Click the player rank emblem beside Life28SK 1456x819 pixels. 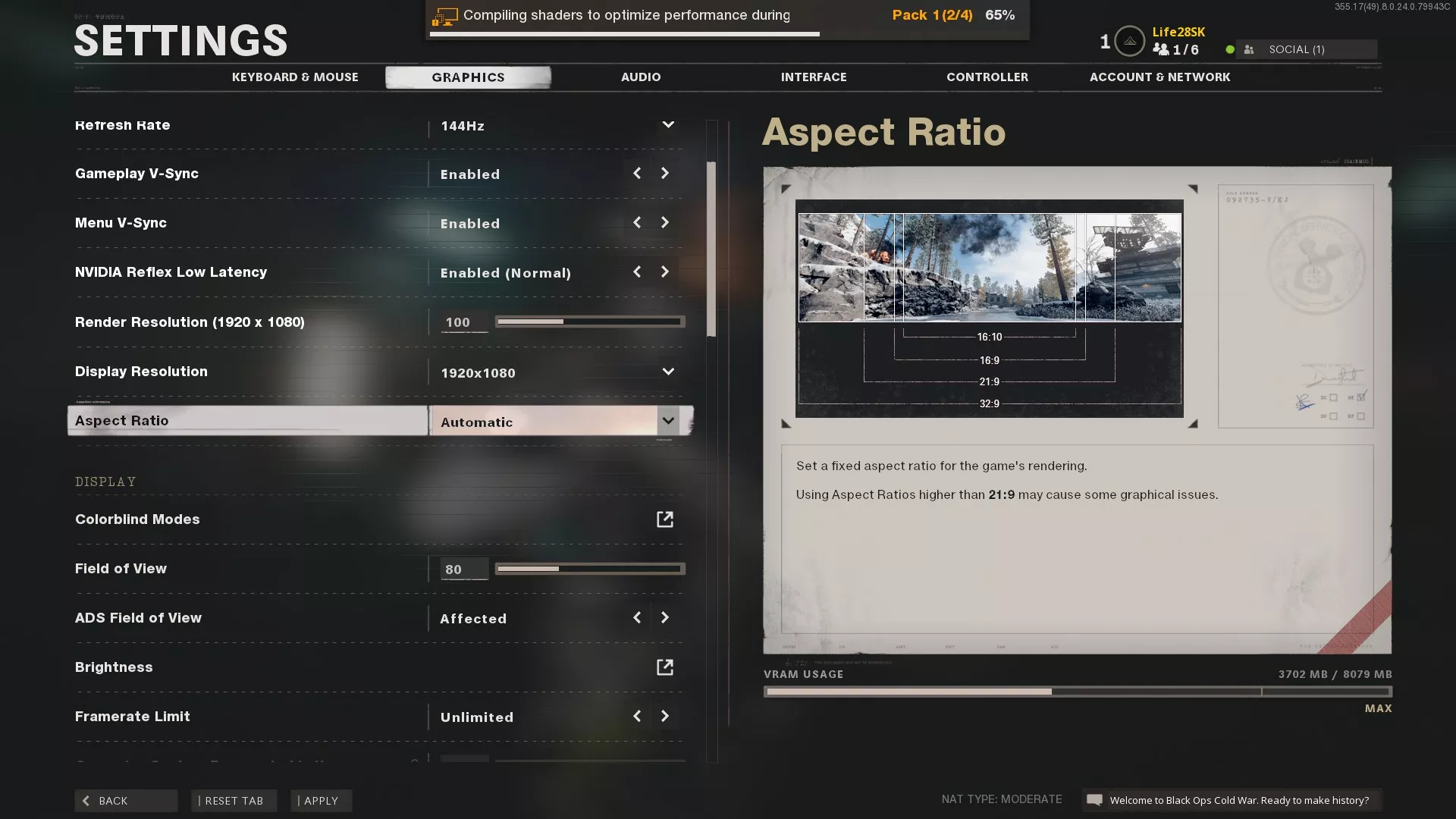tap(1128, 42)
